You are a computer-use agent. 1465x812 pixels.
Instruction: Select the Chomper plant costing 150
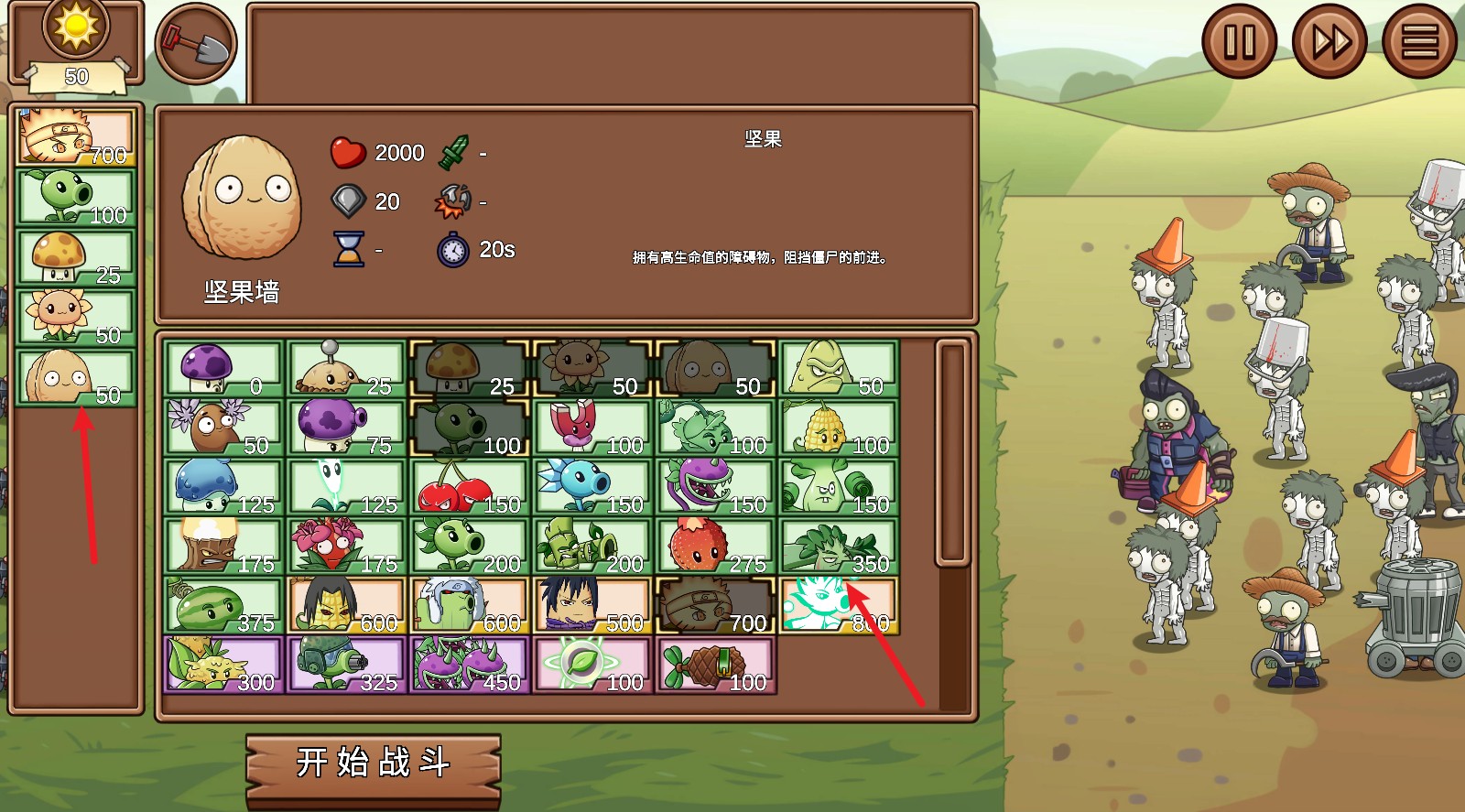715,485
